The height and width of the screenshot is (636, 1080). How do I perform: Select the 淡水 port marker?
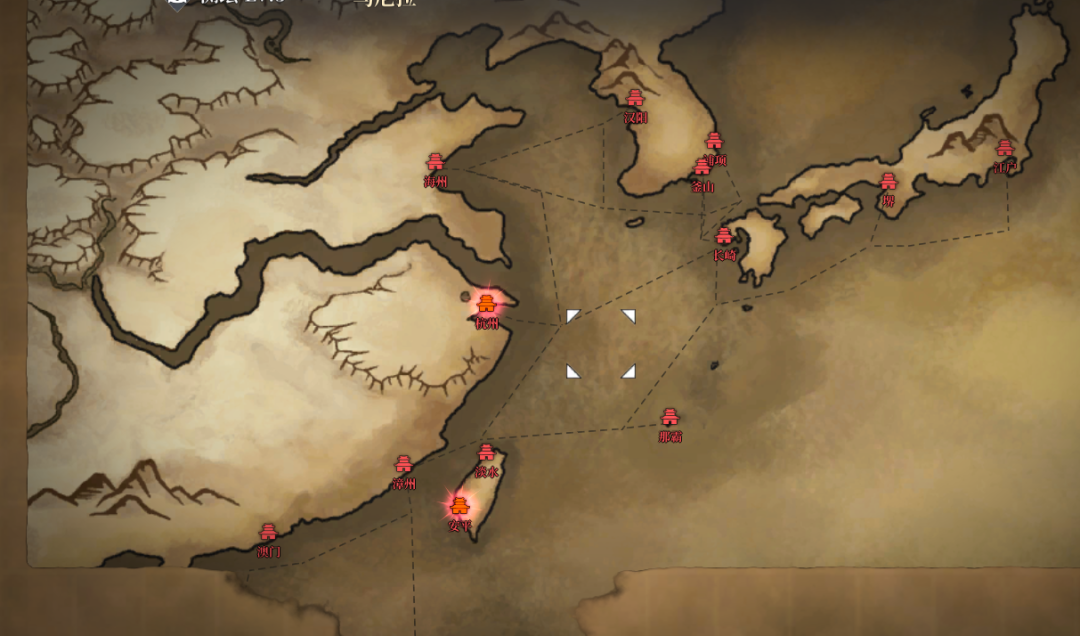[x=486, y=453]
